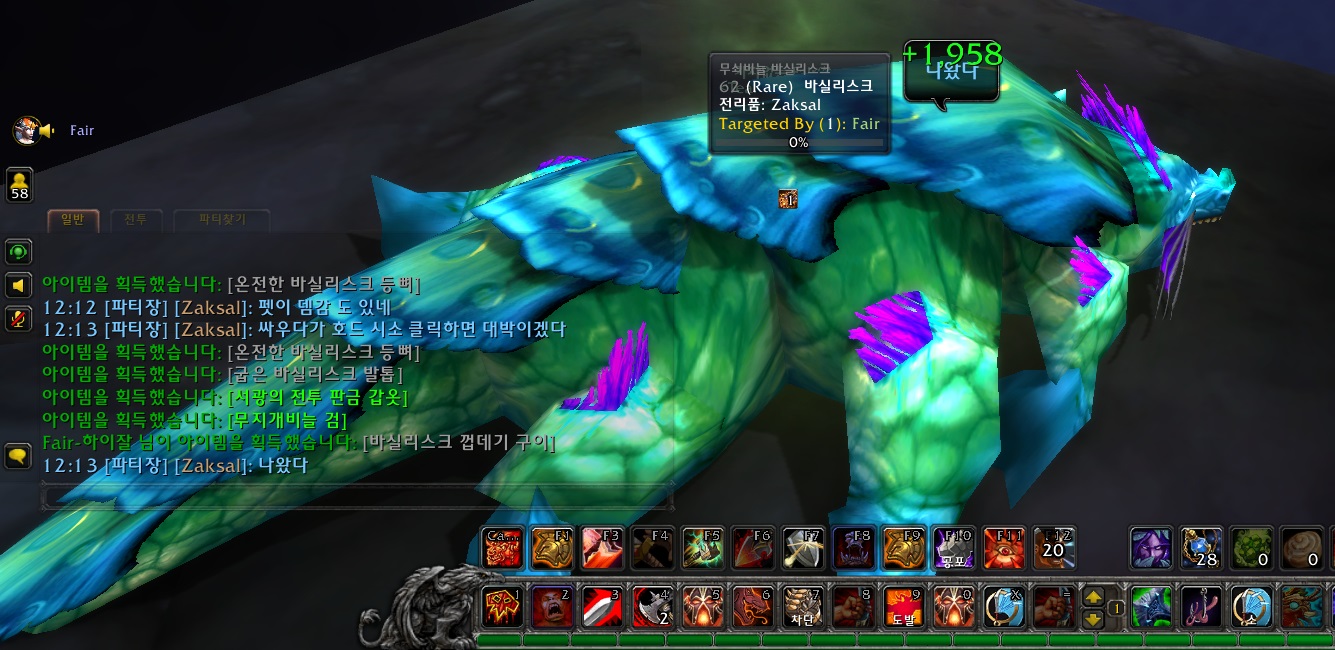The image size is (1335, 650).
Task: Open the 전투 combat log tab
Action: tap(129, 219)
